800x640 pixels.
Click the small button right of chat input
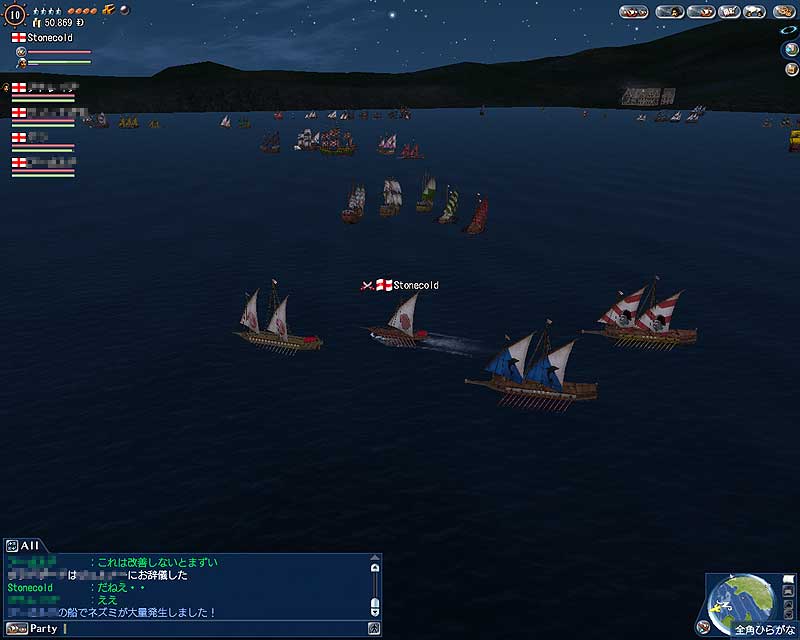[x=373, y=629]
